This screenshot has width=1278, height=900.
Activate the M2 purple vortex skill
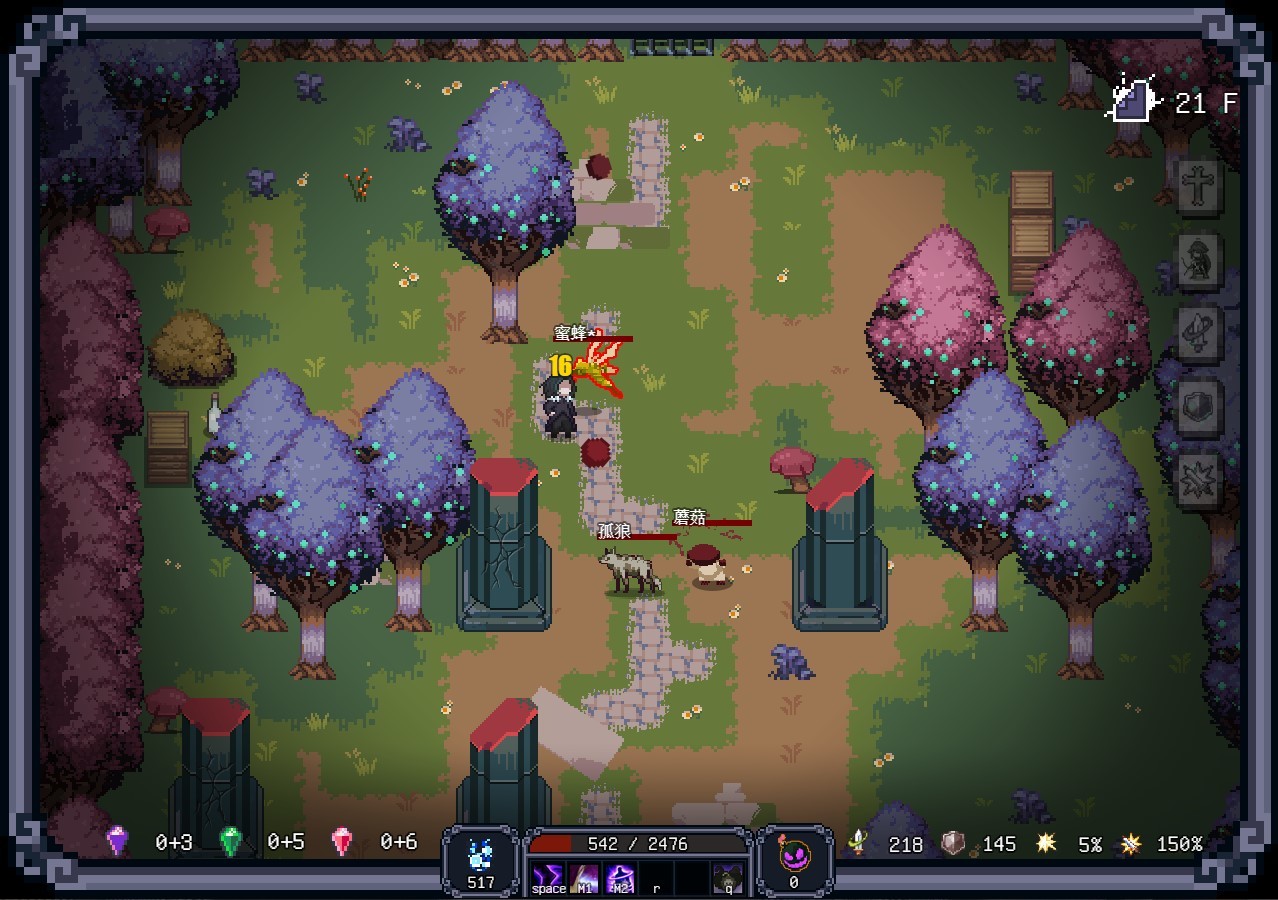[621, 877]
